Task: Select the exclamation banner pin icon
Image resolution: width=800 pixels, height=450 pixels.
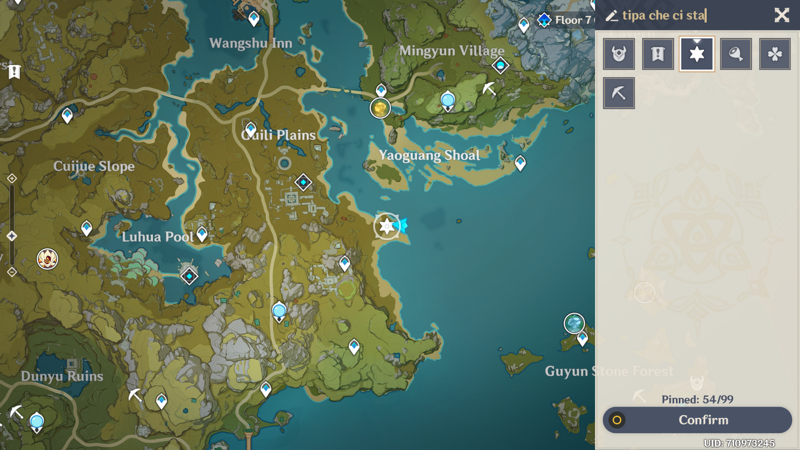Action: tap(658, 54)
